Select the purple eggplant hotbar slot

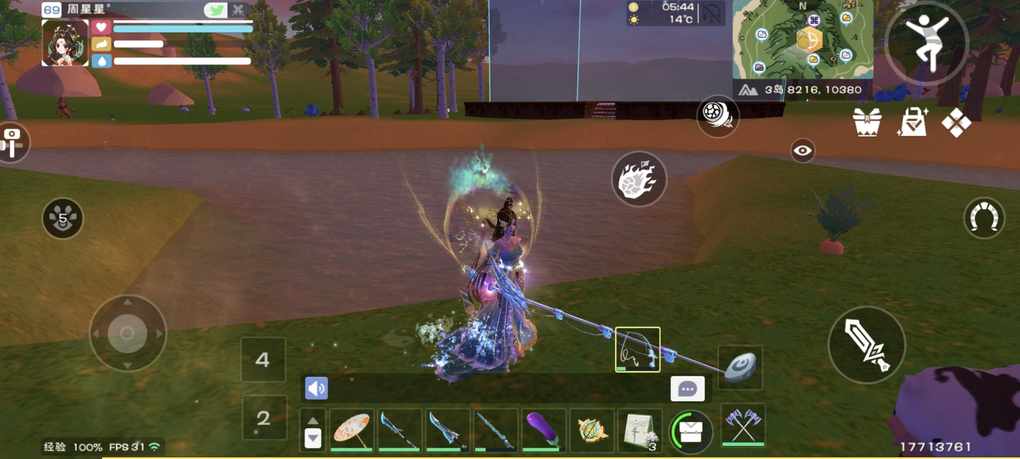tap(543, 430)
